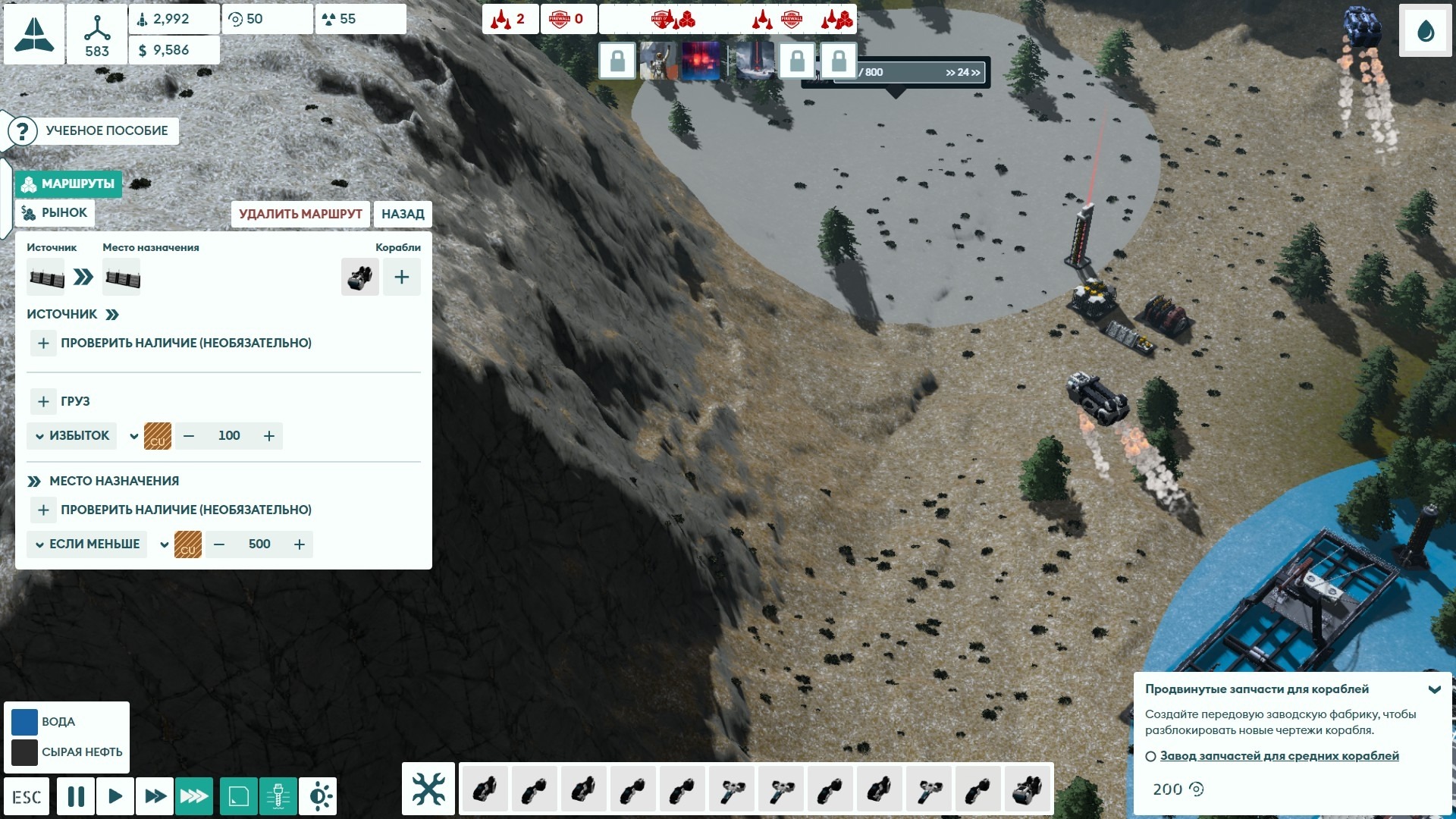Add a ГРУЗ cargo entry
The image size is (1456, 819).
pyautogui.click(x=43, y=401)
